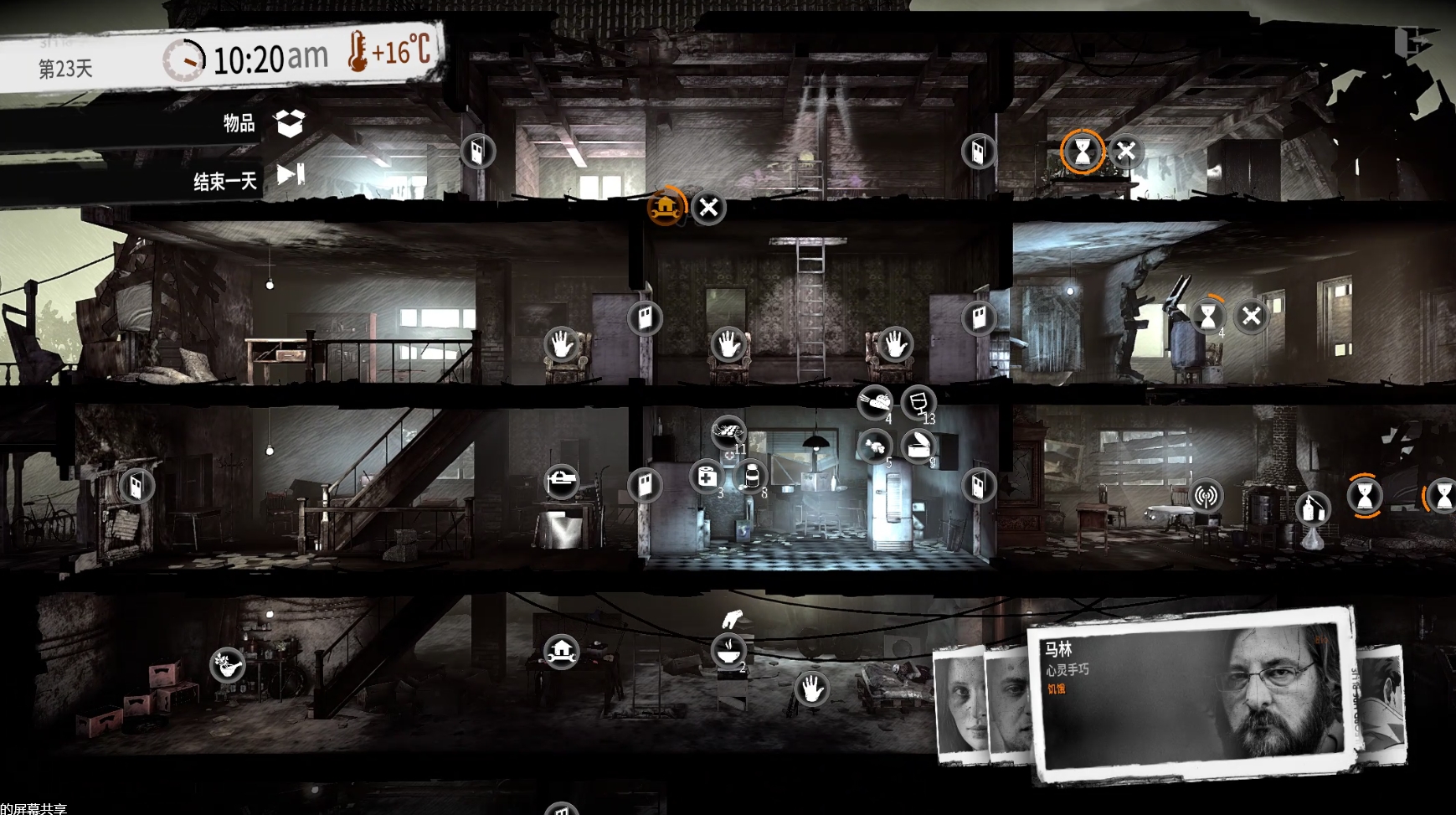
Task: Open the radio signal icon
Action: click(1205, 497)
